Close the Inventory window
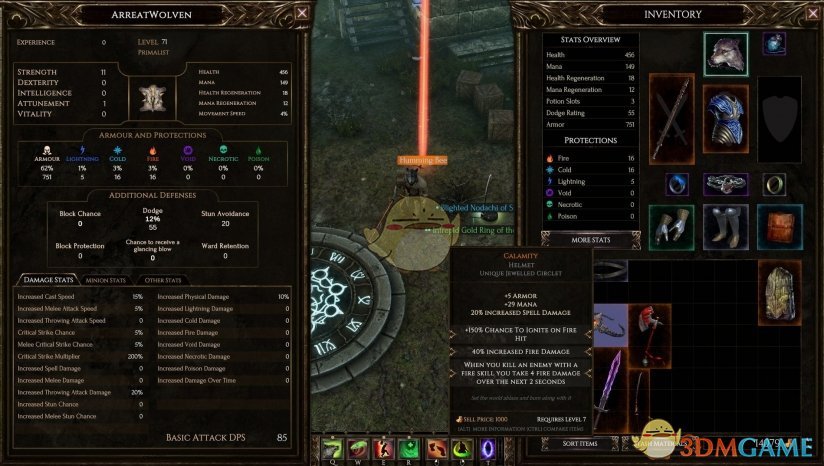The image size is (824, 466). [809, 14]
